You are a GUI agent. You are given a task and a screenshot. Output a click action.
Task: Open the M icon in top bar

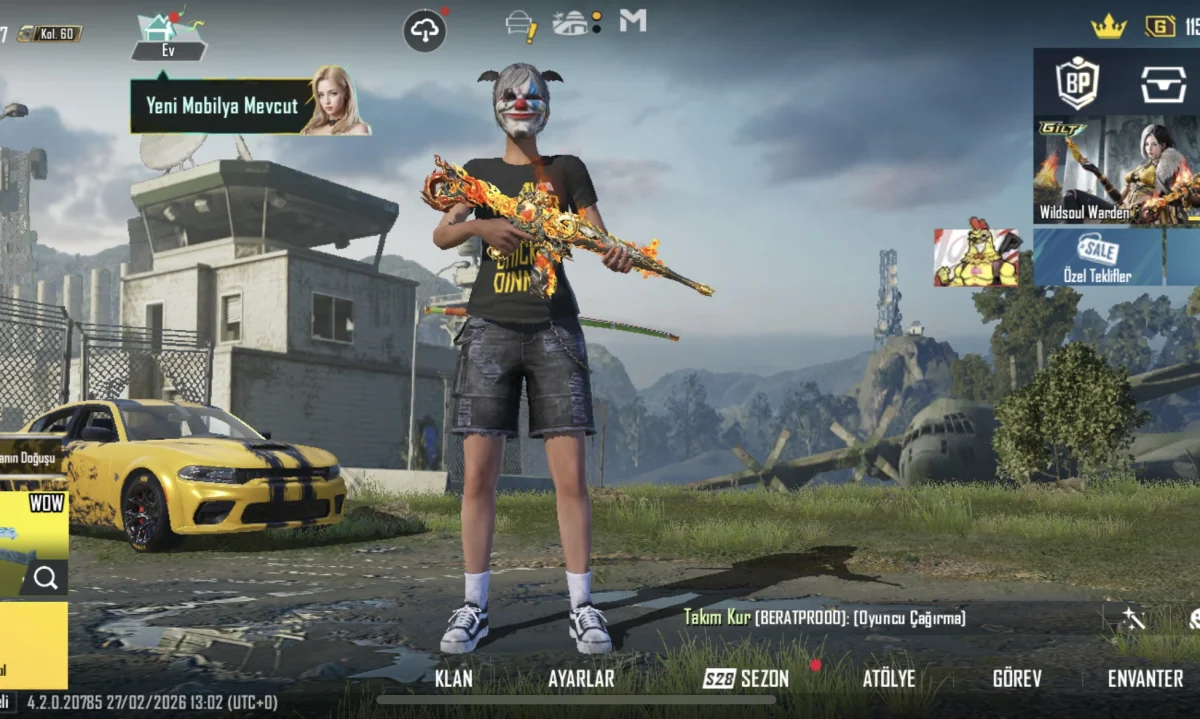coord(633,20)
